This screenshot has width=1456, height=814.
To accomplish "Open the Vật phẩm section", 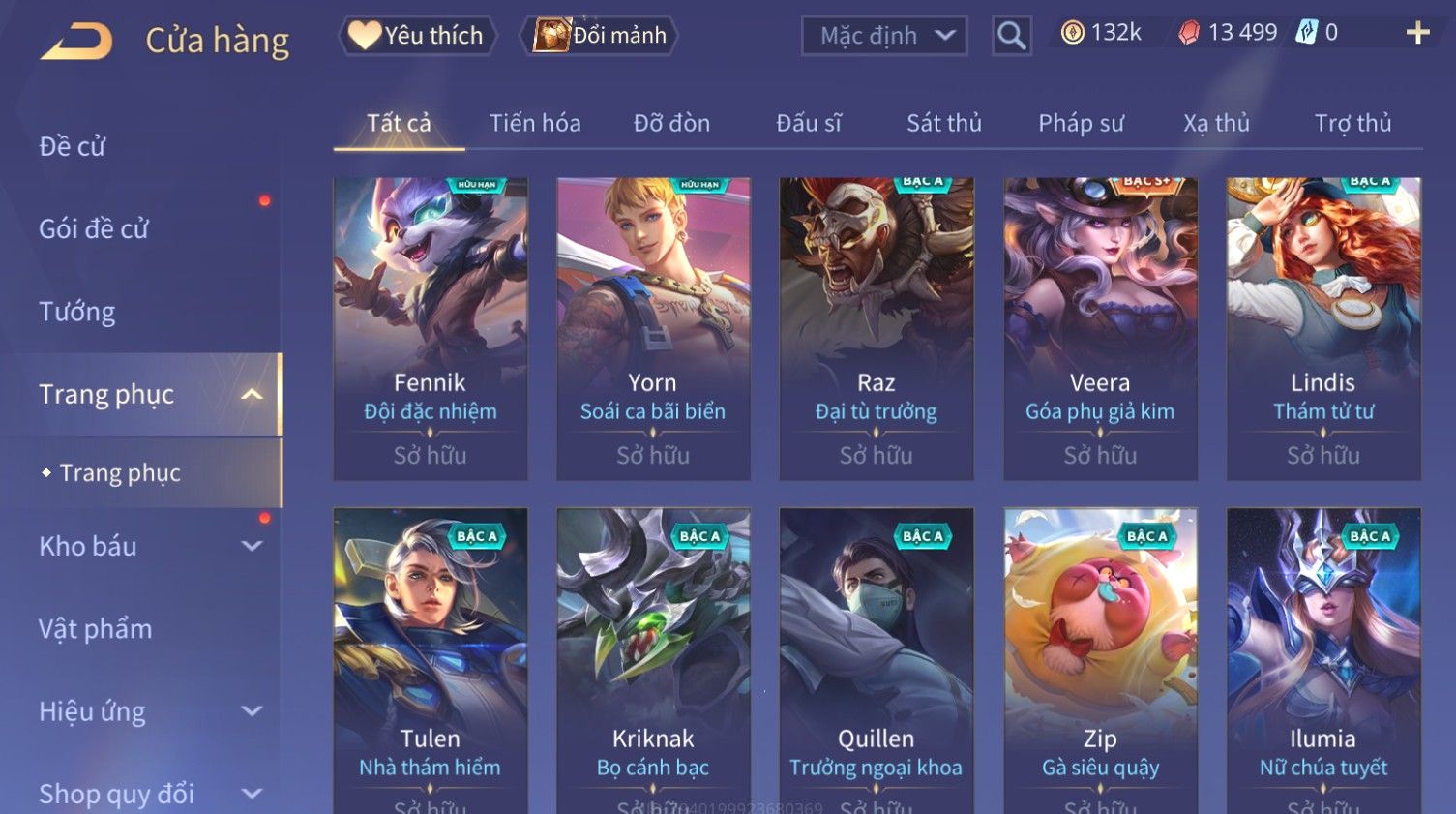I will click(96, 629).
